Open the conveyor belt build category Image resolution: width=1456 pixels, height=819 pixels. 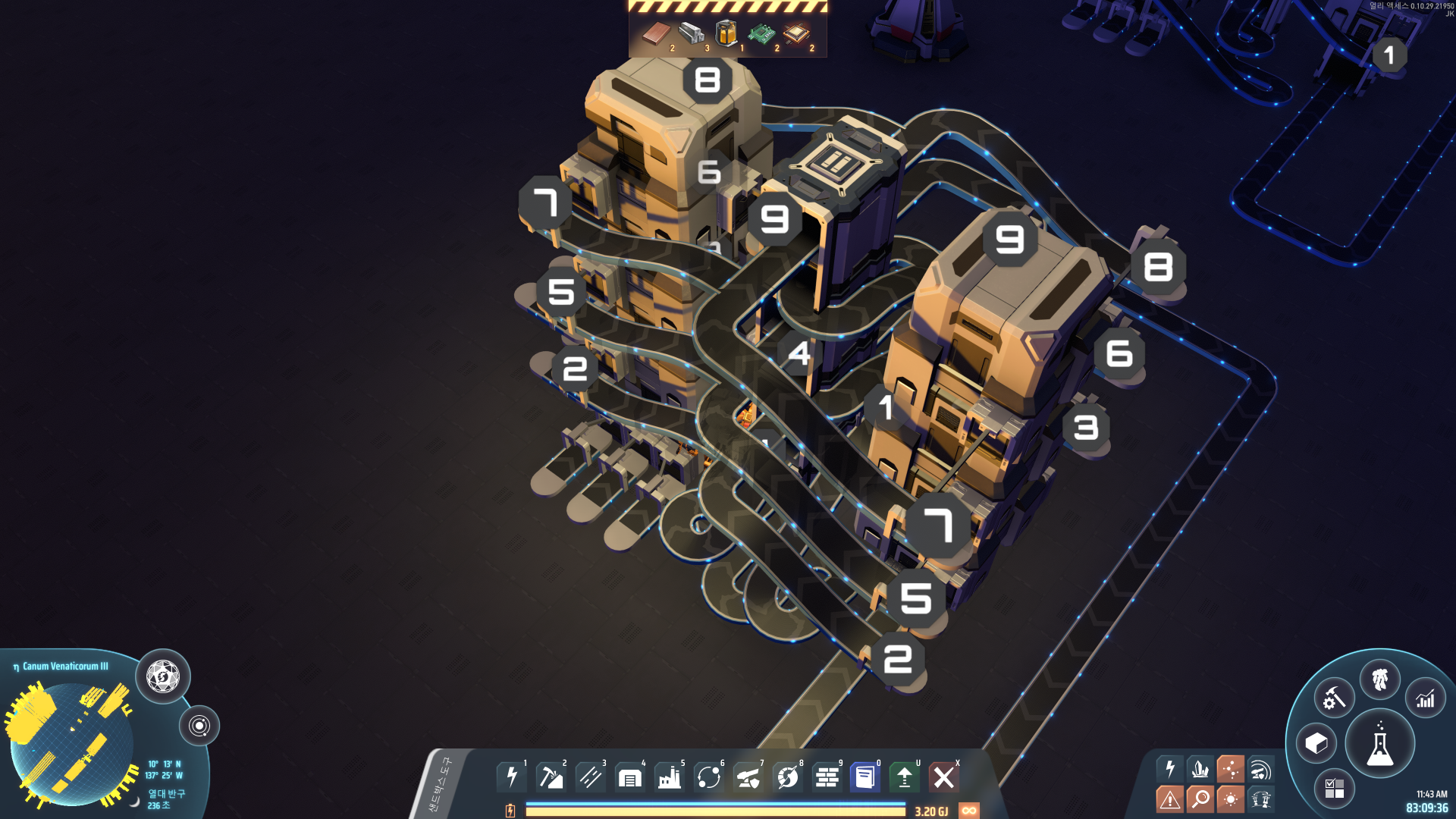(590, 777)
